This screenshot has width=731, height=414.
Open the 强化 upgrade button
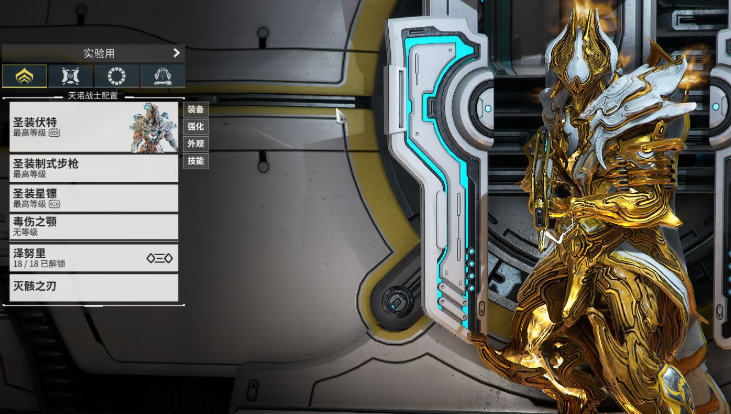(x=196, y=126)
